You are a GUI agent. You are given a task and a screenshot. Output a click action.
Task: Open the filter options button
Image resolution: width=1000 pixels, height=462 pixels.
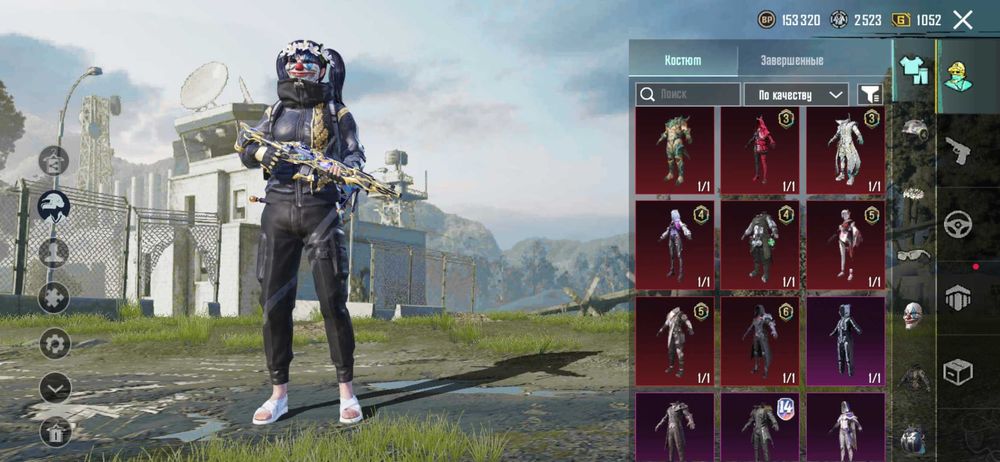point(870,94)
